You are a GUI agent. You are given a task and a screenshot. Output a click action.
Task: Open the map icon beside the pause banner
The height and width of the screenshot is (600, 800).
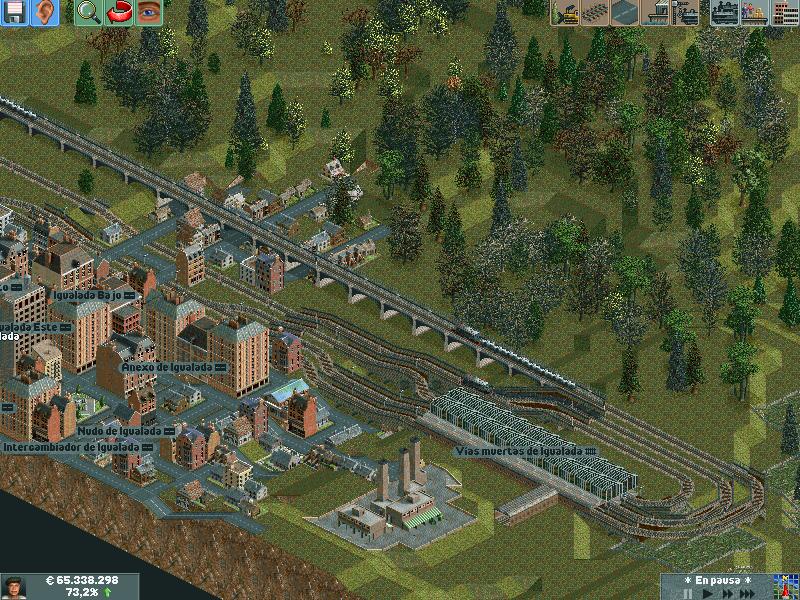(x=784, y=586)
